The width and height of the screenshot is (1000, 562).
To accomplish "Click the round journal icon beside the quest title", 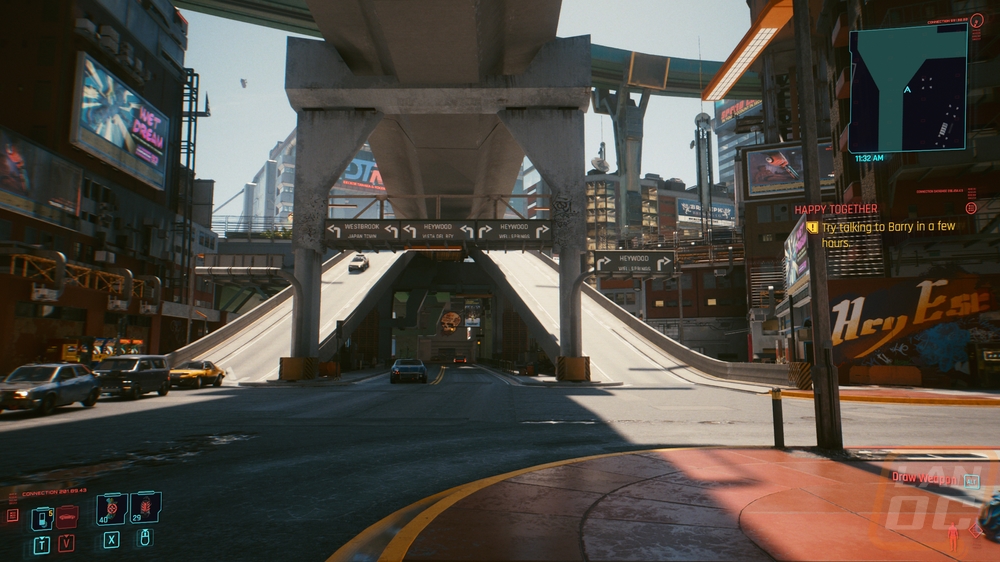I will point(971,208).
